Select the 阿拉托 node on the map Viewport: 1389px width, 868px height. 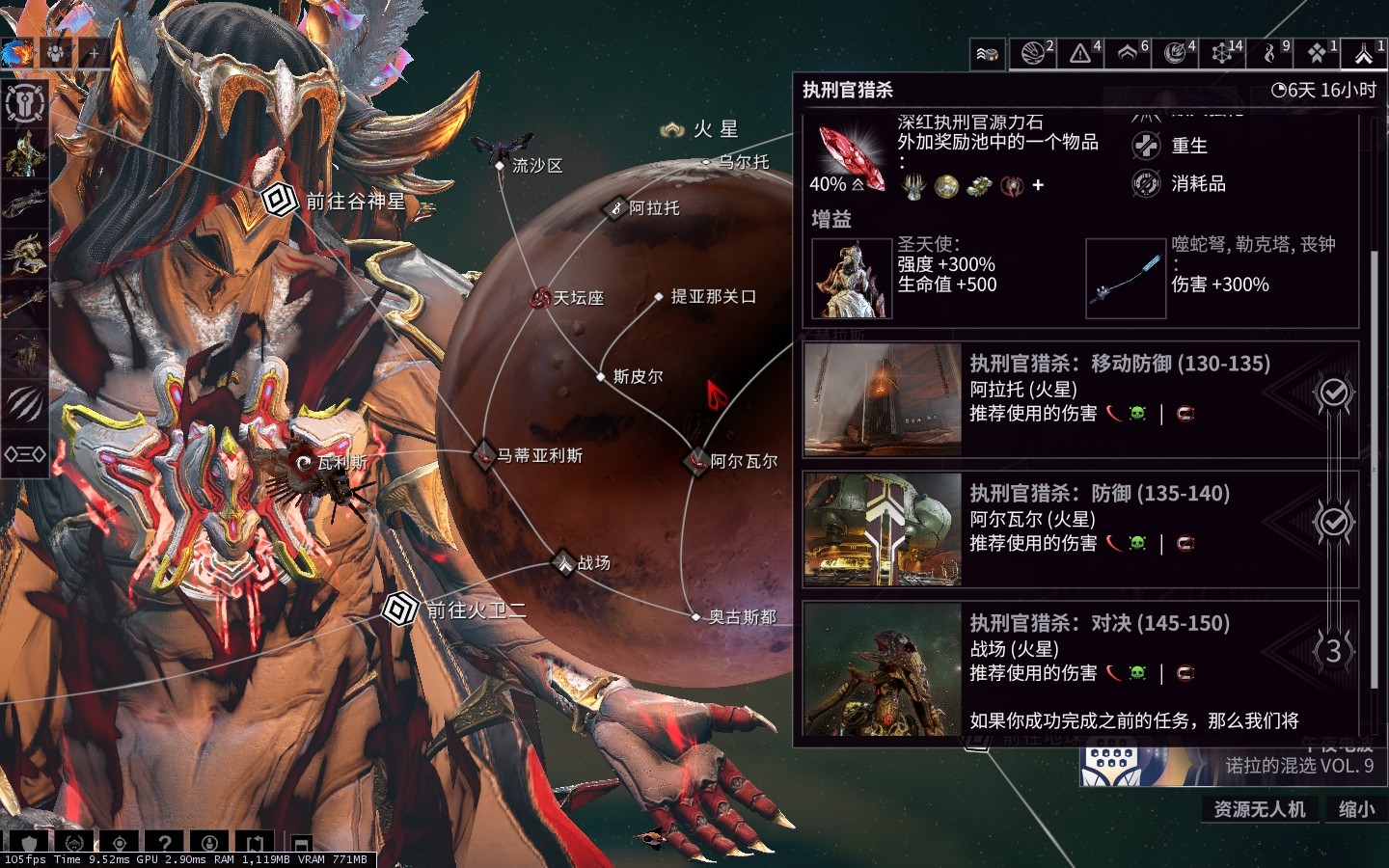point(615,207)
